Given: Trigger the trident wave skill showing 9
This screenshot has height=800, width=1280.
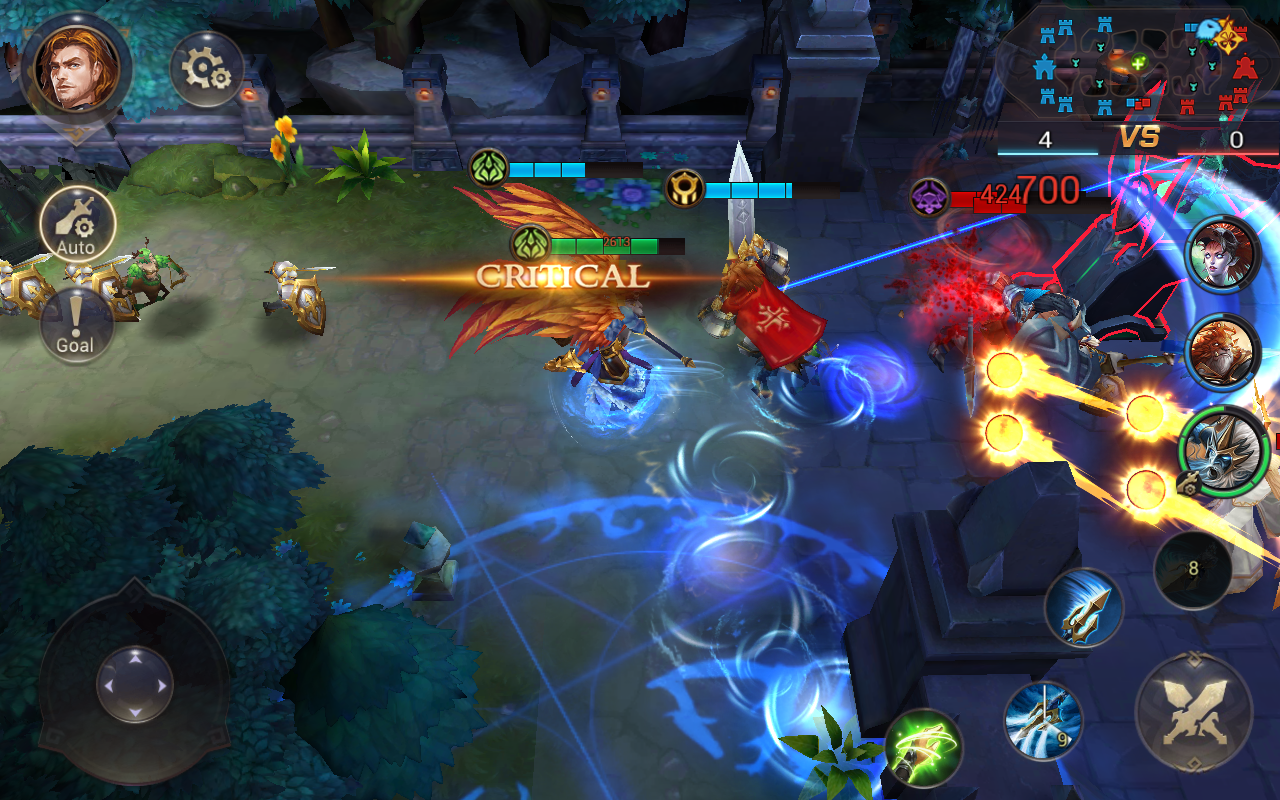Looking at the screenshot, I should click(1043, 721).
